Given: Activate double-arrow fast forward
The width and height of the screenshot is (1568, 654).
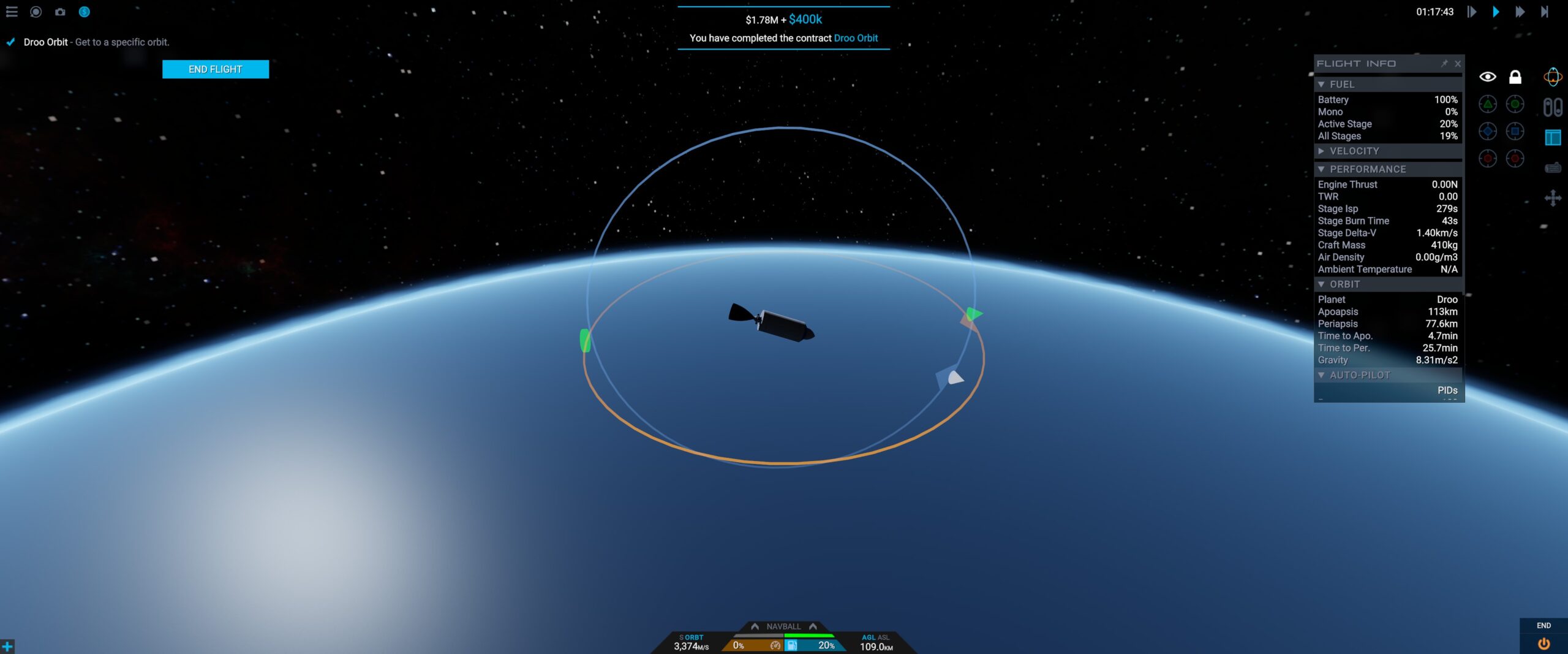Looking at the screenshot, I should 1520,12.
